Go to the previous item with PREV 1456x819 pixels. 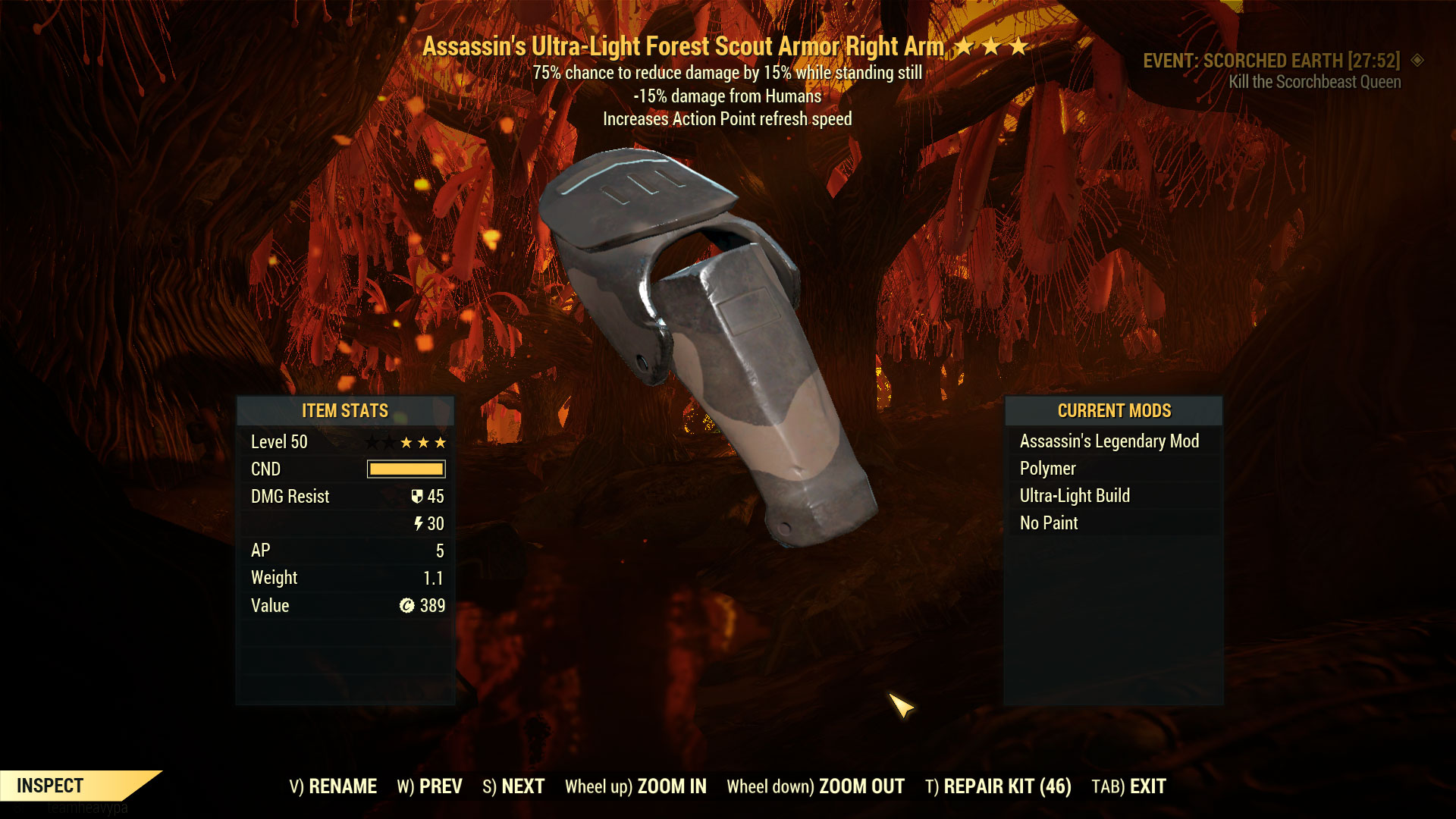[x=429, y=786]
